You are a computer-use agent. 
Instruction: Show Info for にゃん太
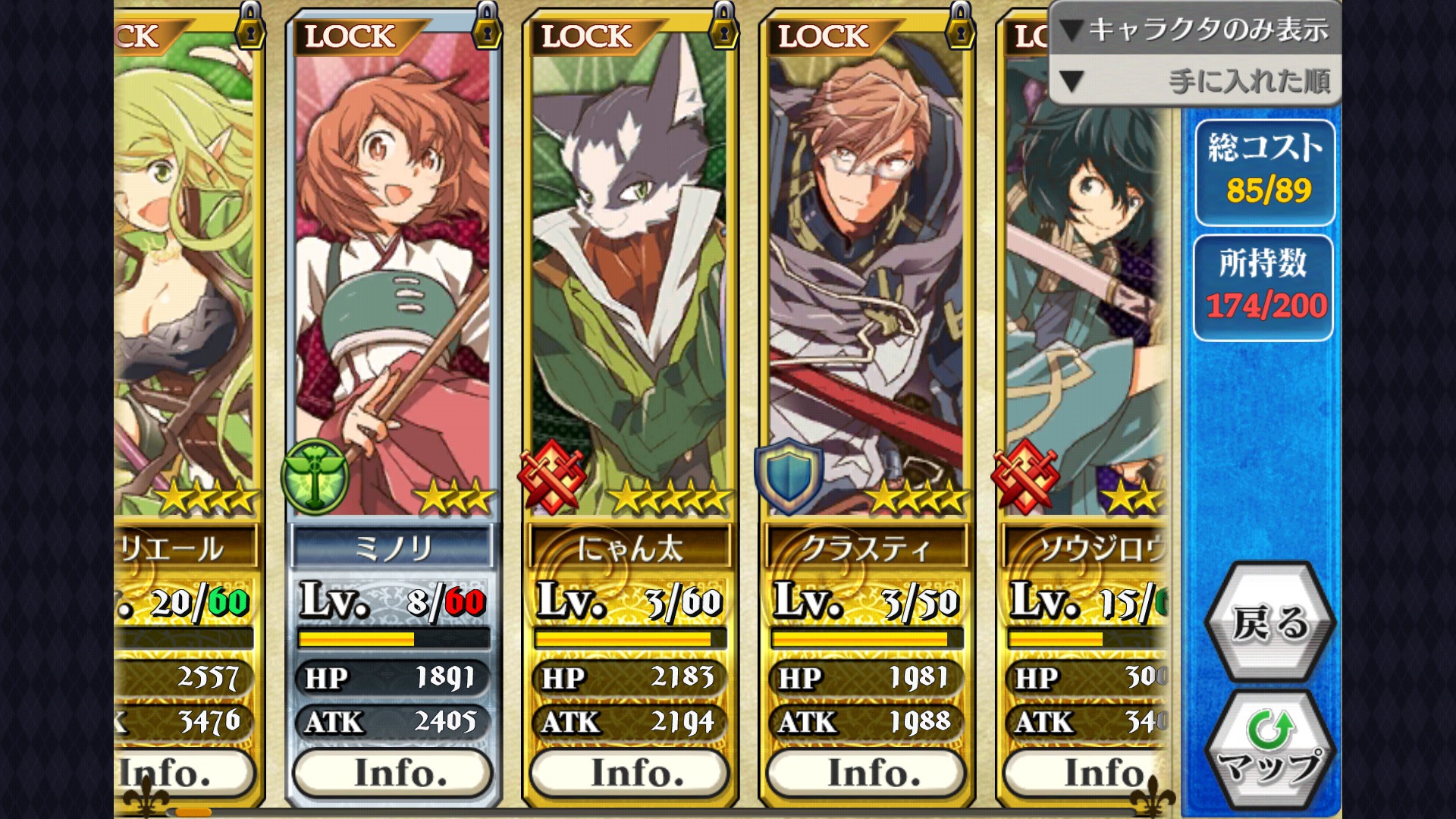(x=629, y=773)
